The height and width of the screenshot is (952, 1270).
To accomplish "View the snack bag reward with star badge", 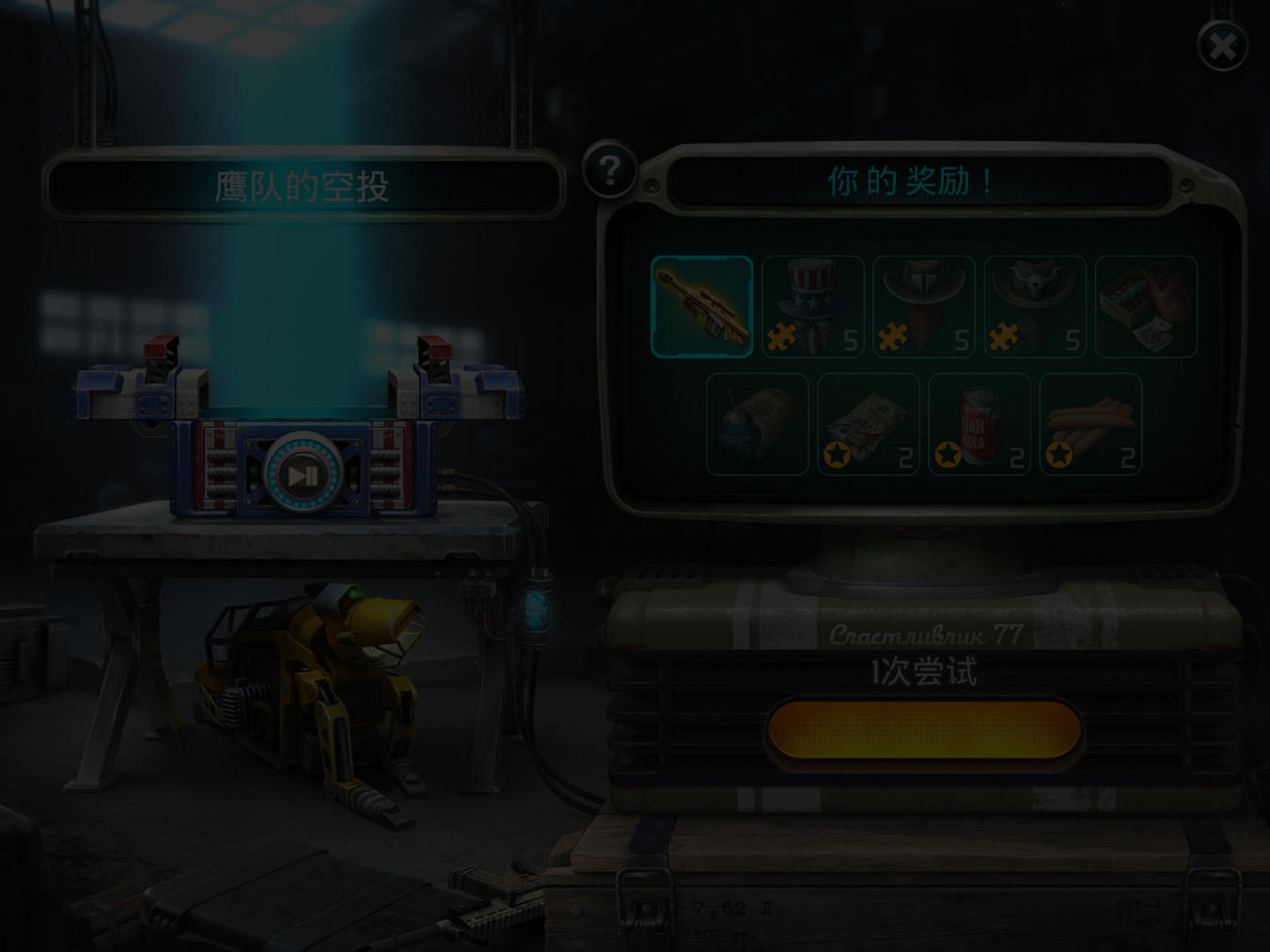I will pyautogui.click(x=868, y=421).
